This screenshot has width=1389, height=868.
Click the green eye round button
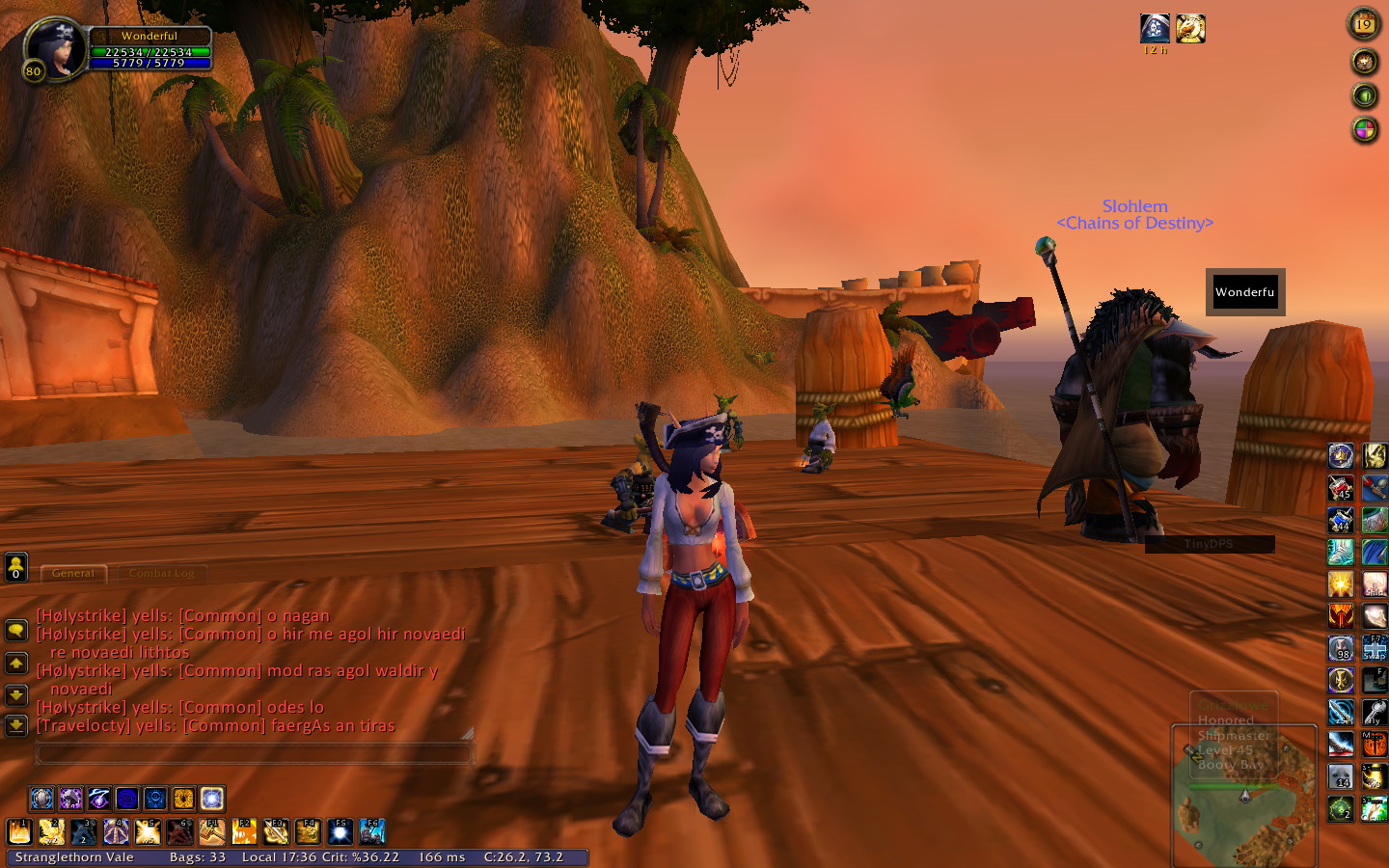[x=1364, y=95]
